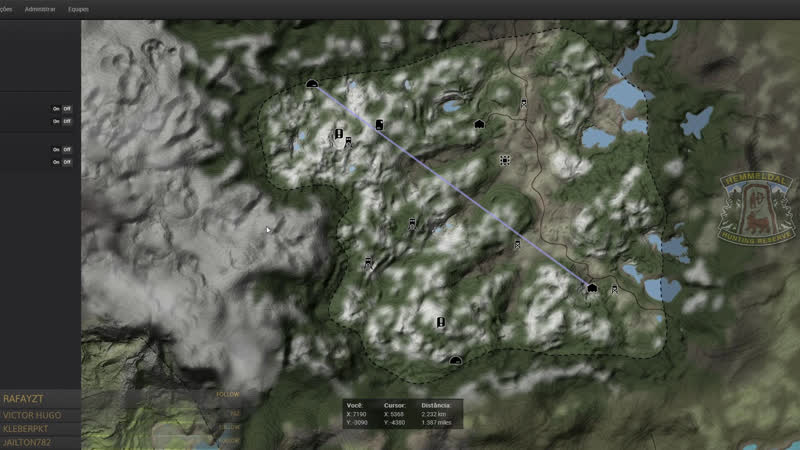Viewport: 800px width, 450px height.
Task: Follow player RAFAYZT on the map
Action: pos(228,395)
